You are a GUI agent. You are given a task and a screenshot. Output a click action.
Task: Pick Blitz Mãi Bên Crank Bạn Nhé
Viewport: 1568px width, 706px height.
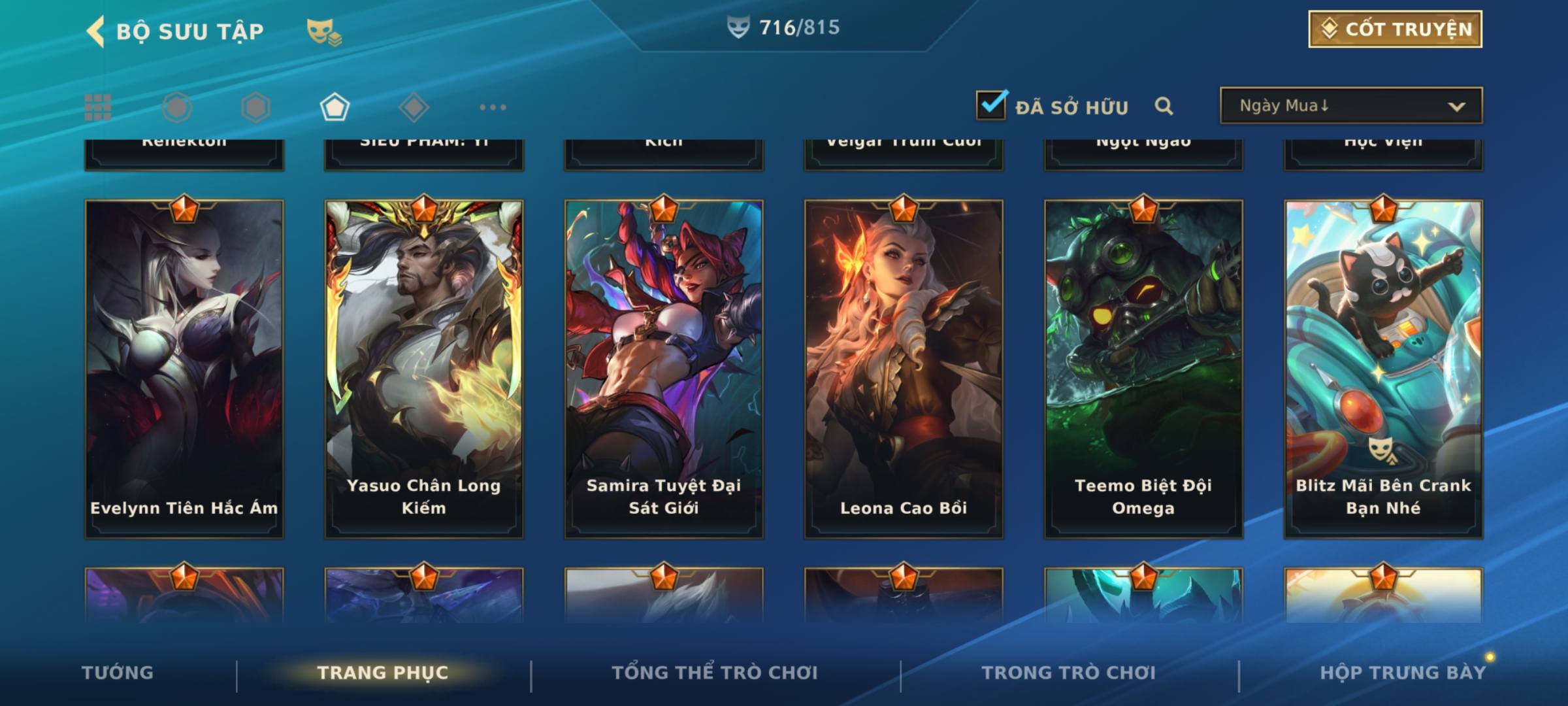pyautogui.click(x=1383, y=369)
